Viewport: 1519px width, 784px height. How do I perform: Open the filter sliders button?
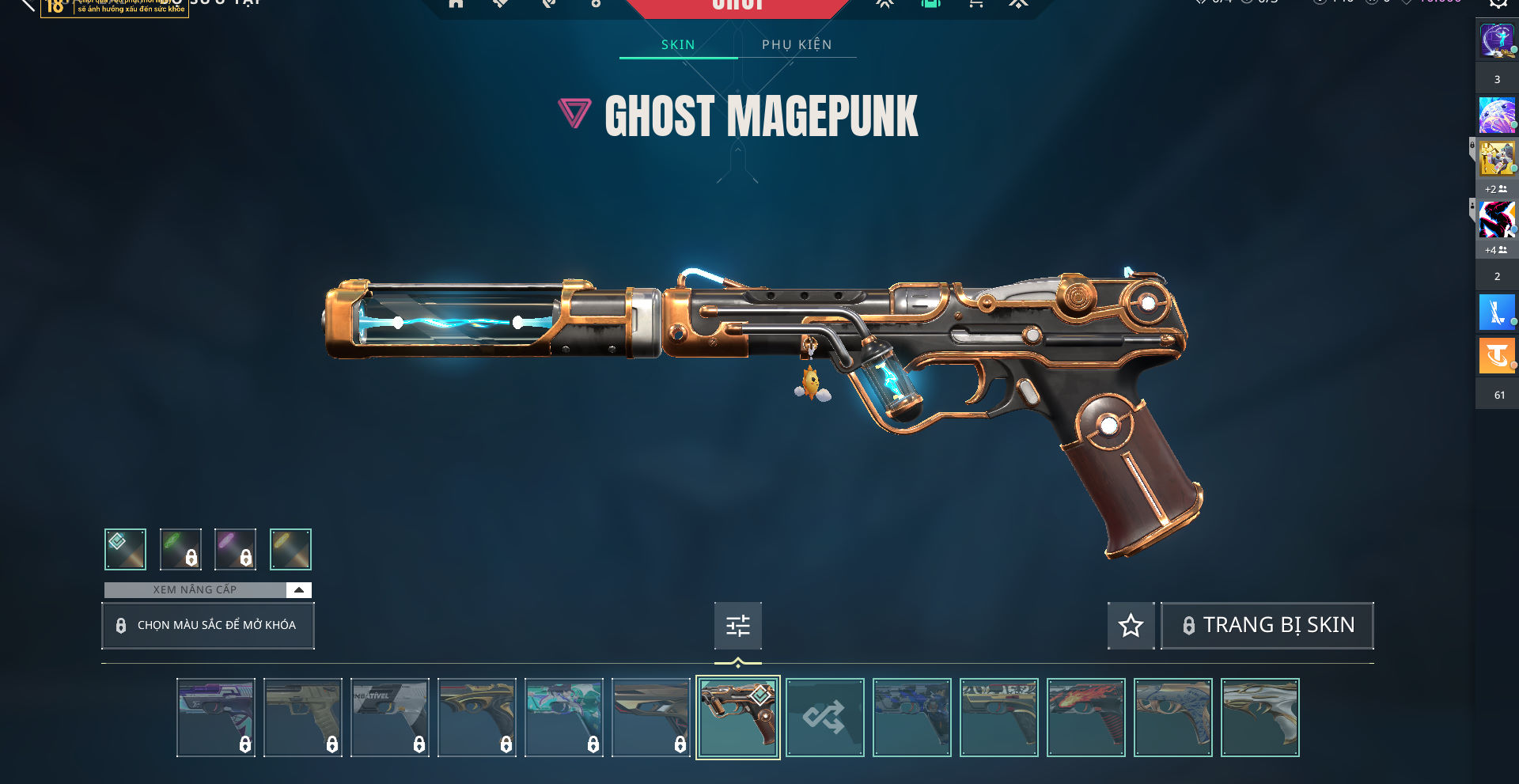click(x=737, y=626)
